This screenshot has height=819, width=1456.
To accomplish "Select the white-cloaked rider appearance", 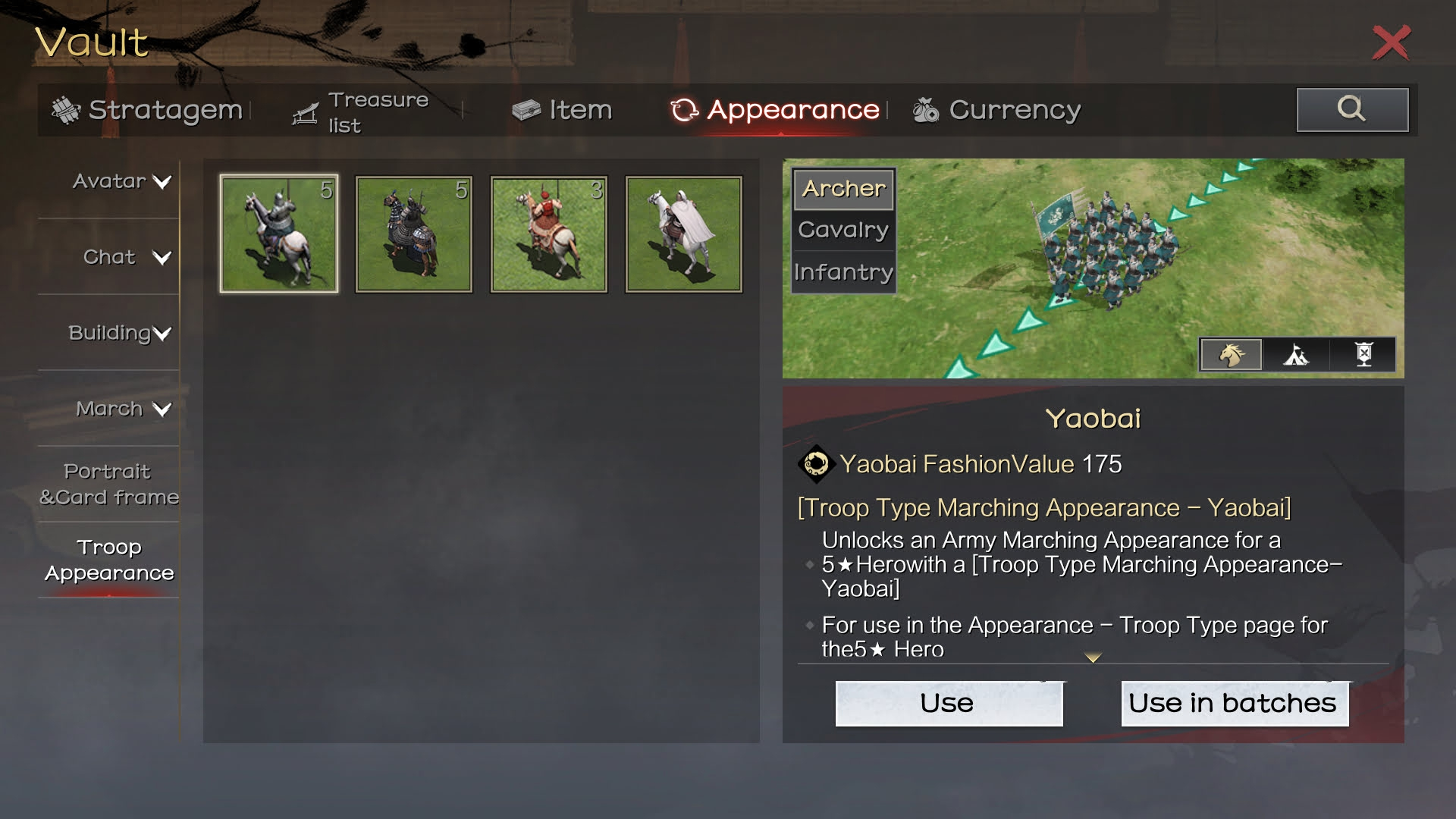I will (x=684, y=234).
